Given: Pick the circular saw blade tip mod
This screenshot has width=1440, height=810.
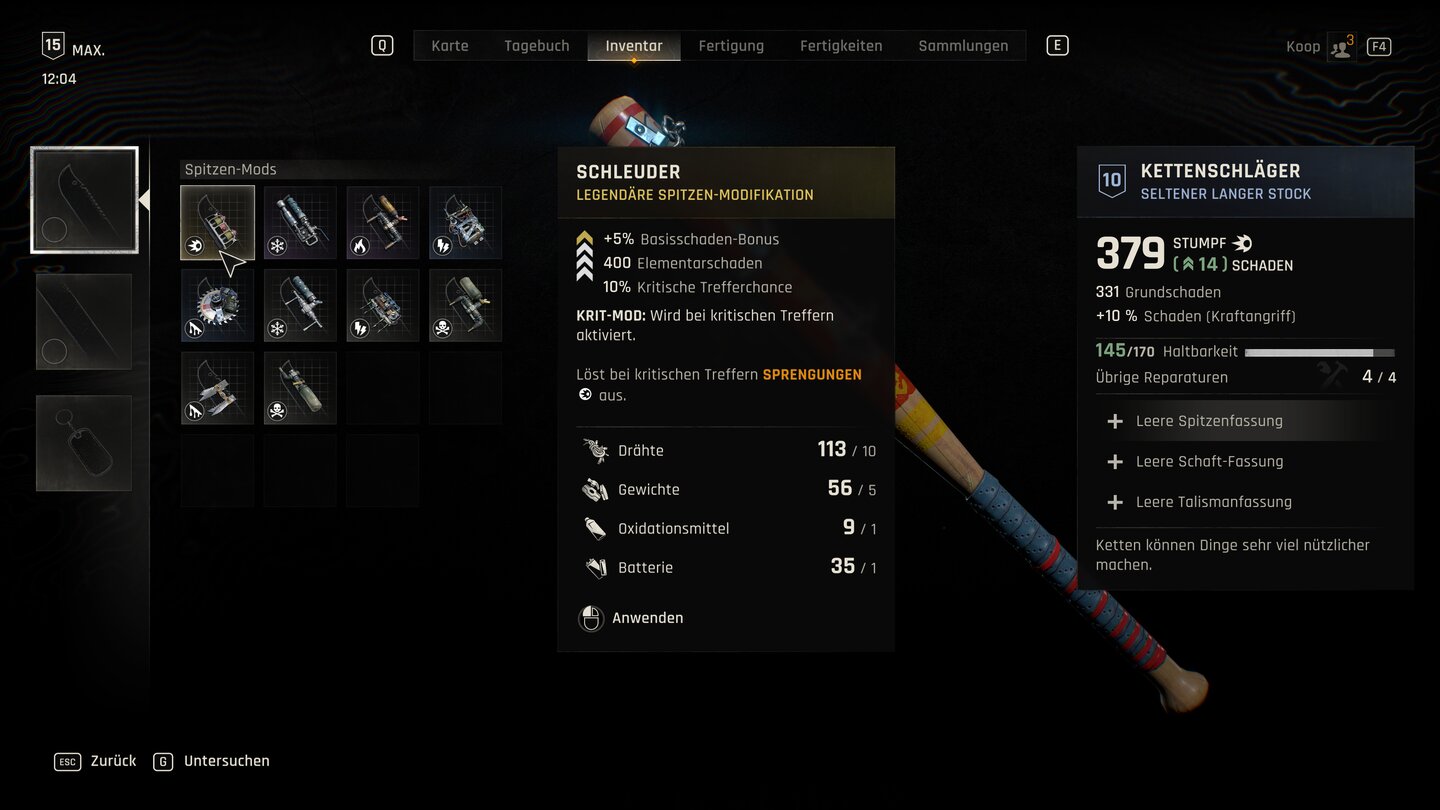Looking at the screenshot, I should 217,306.
